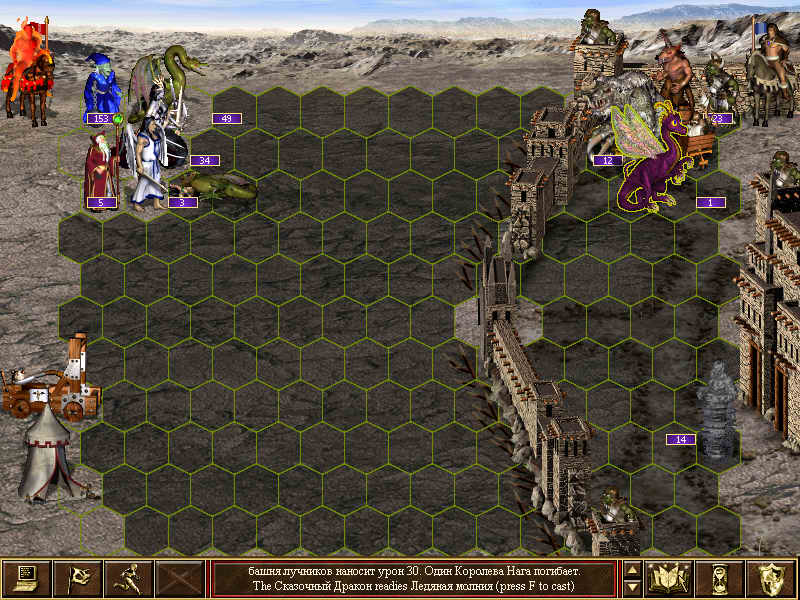Wait this turn with the hourglass button

(x=720, y=578)
